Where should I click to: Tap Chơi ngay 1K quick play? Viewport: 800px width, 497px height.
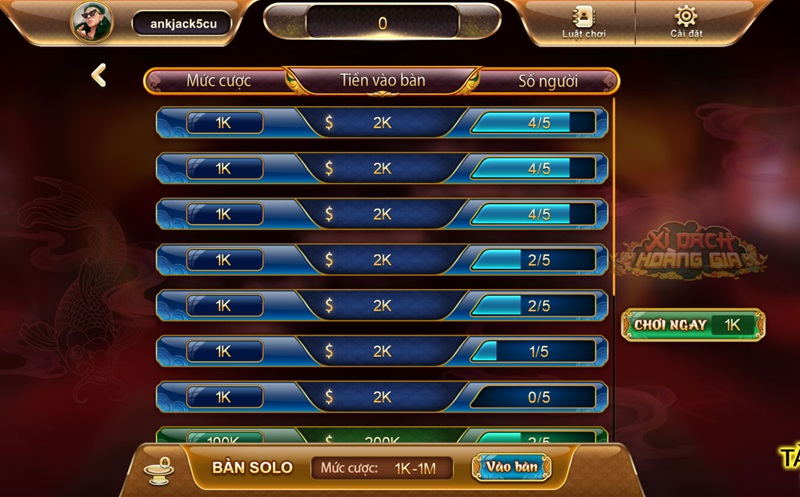[693, 325]
